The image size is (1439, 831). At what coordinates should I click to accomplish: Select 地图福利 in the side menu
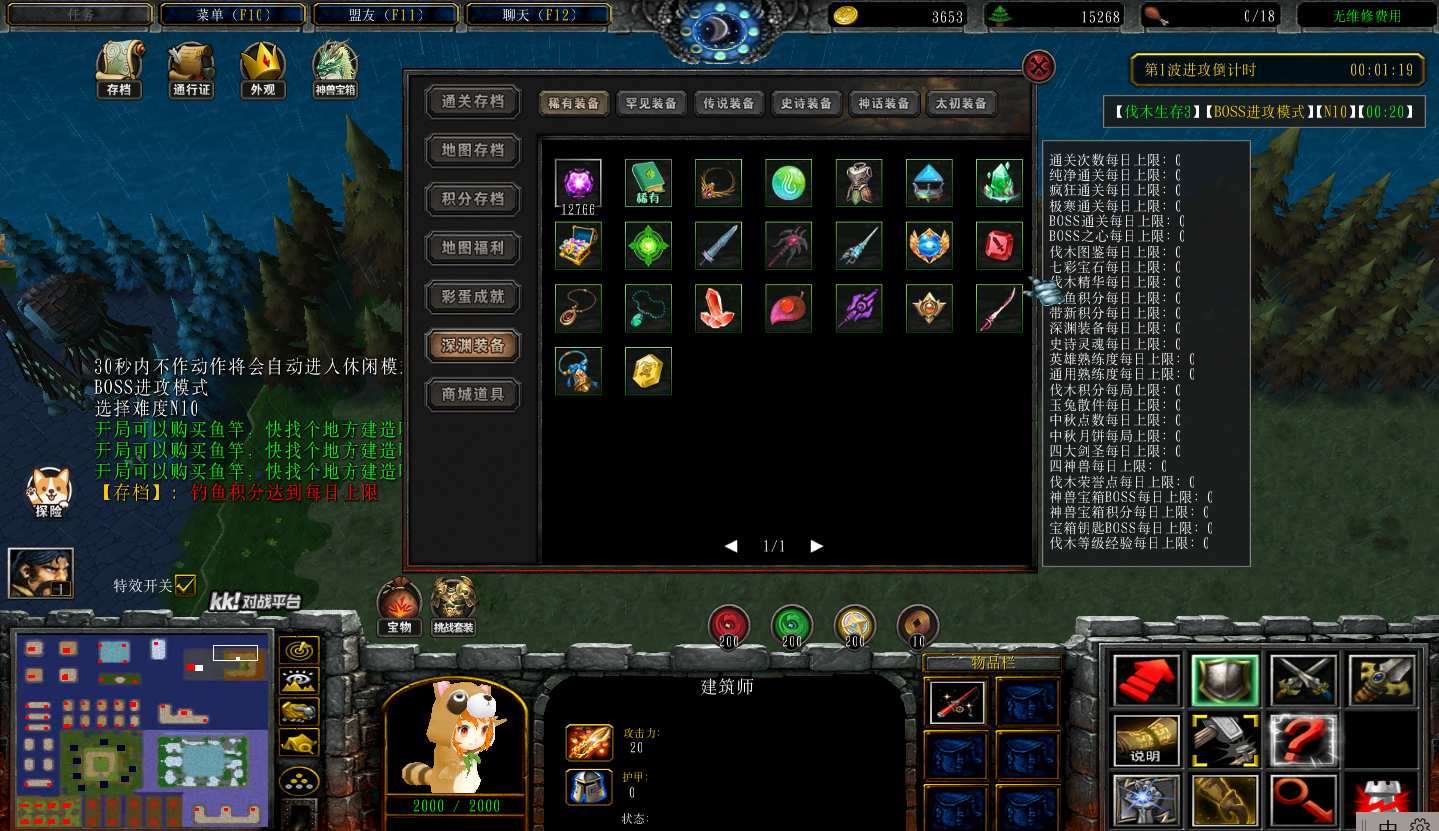click(473, 247)
